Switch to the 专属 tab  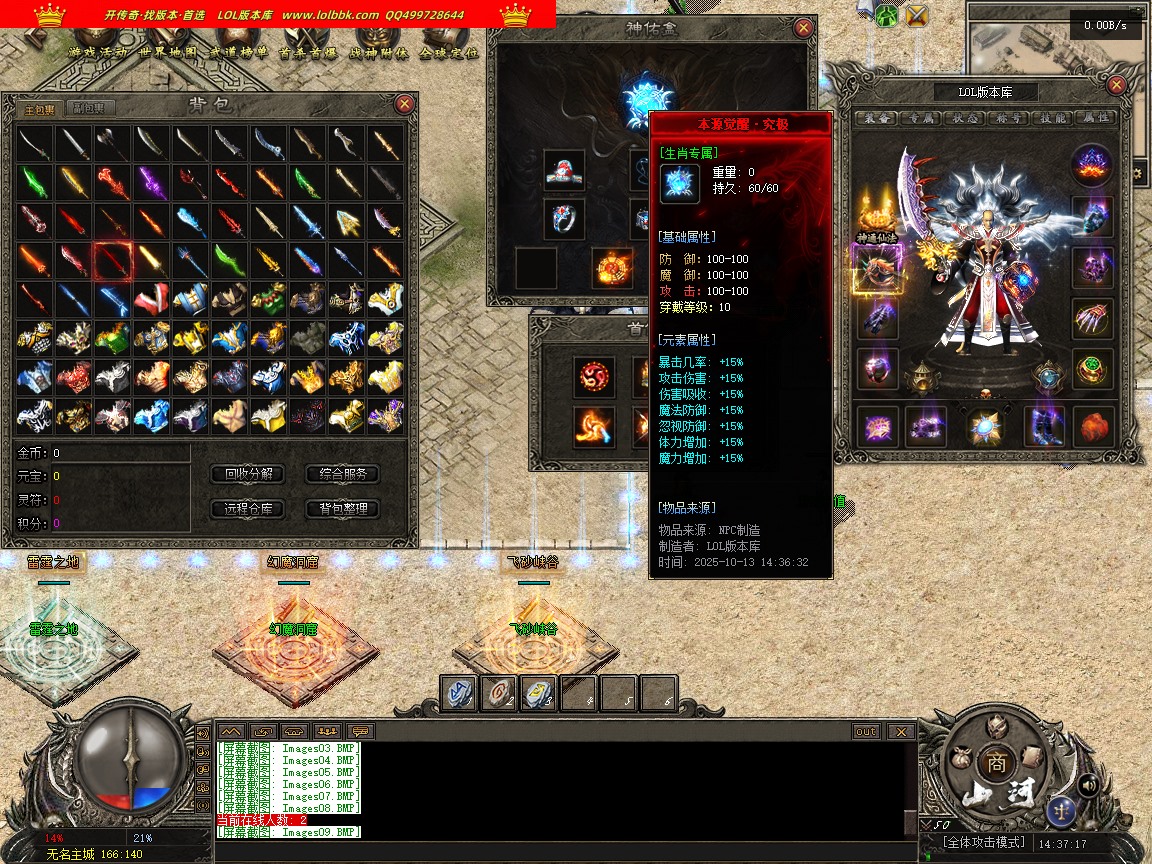point(918,117)
